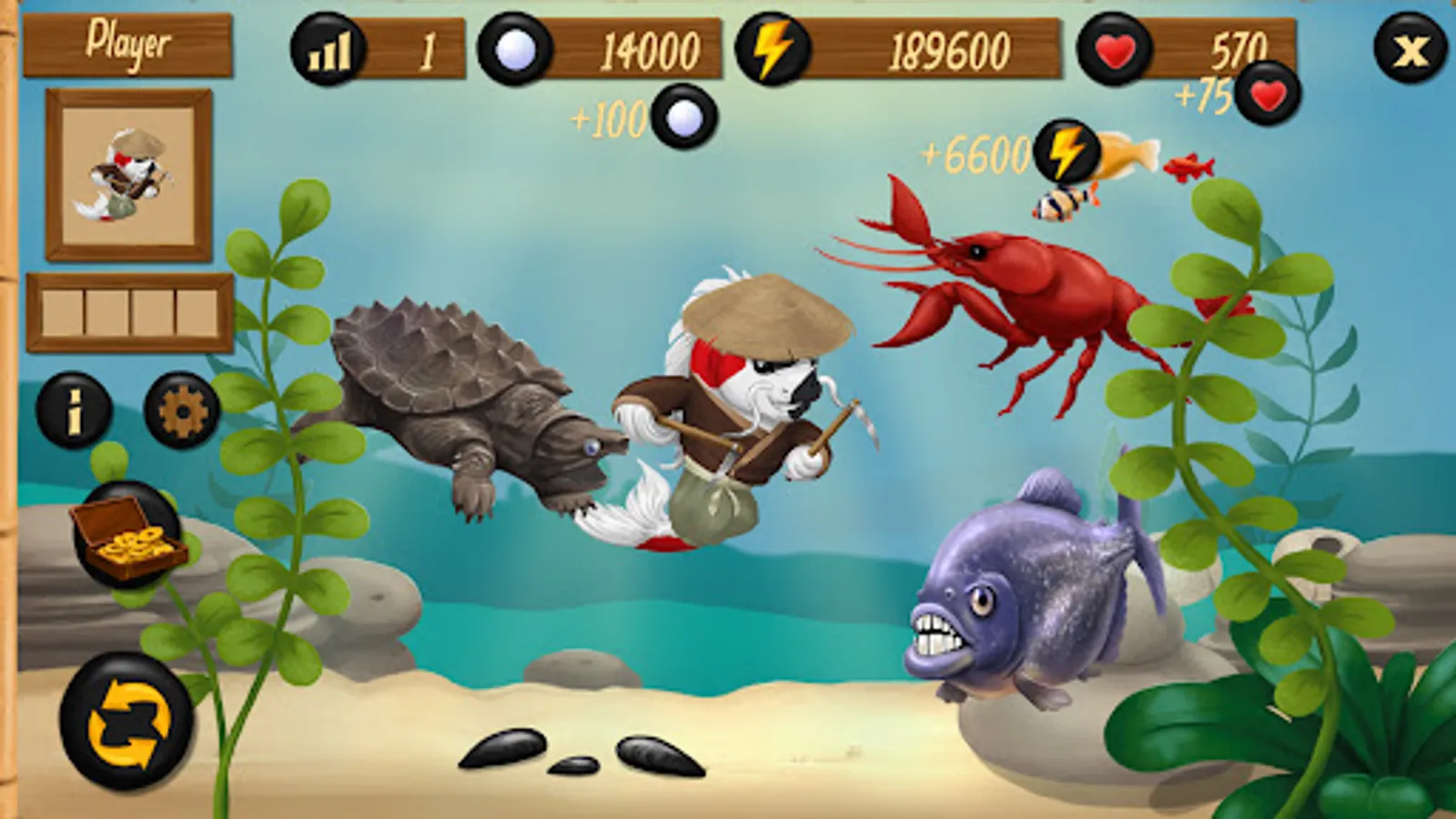Screen dimensions: 1456x819
Task: Click the Player name plaque
Action: tap(127, 41)
